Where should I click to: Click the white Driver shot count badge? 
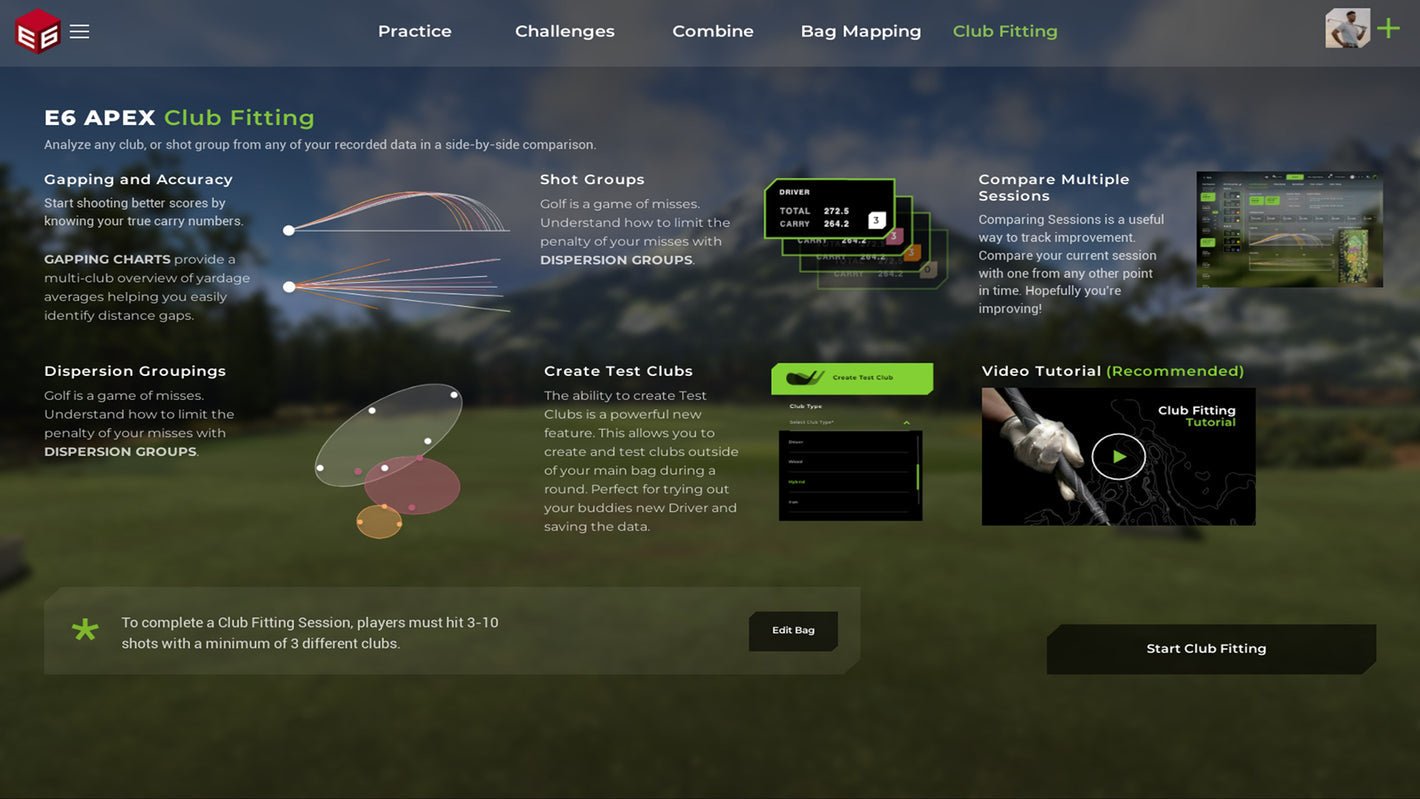coord(877,220)
